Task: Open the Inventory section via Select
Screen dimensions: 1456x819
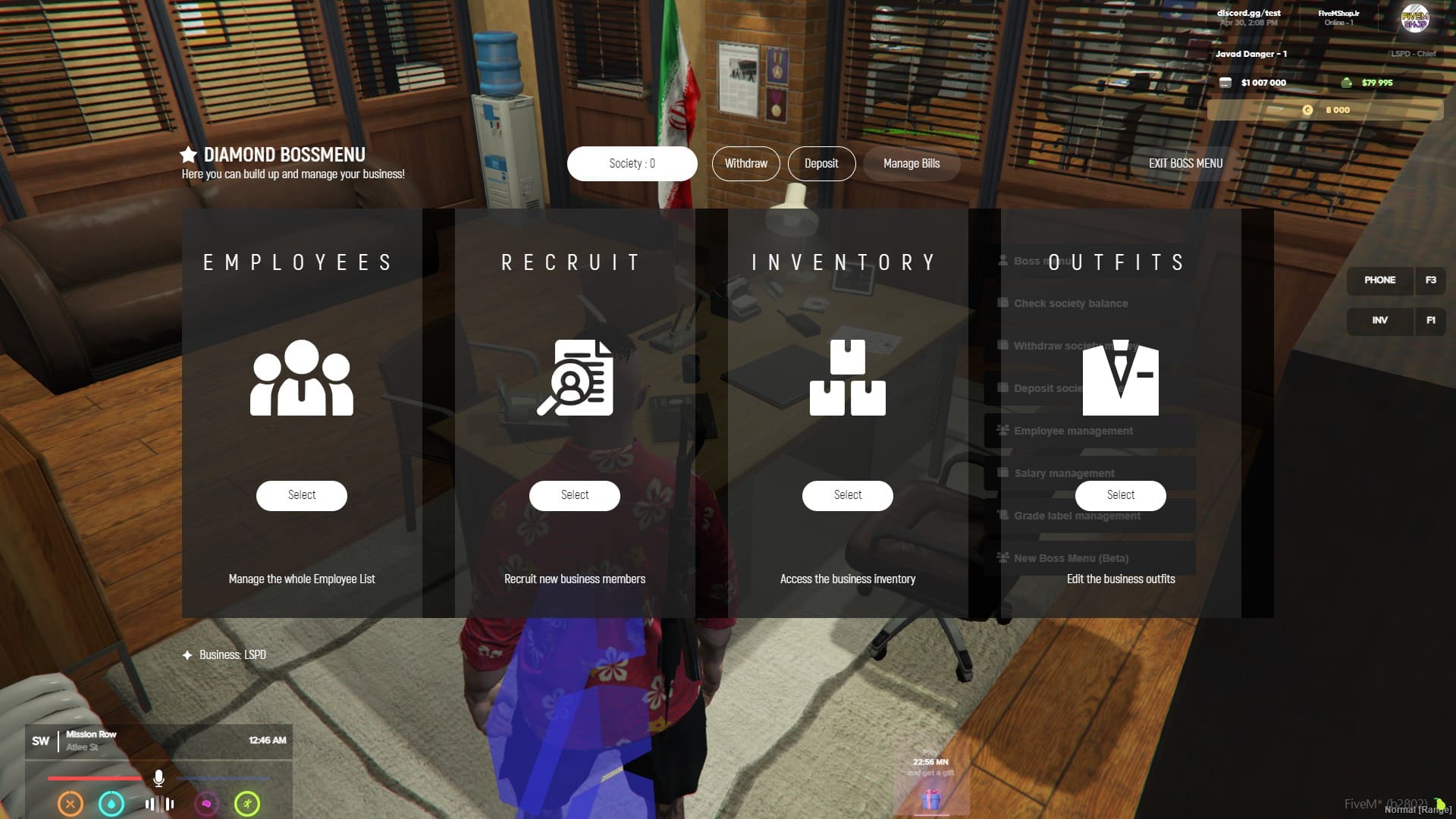Action: [x=848, y=495]
